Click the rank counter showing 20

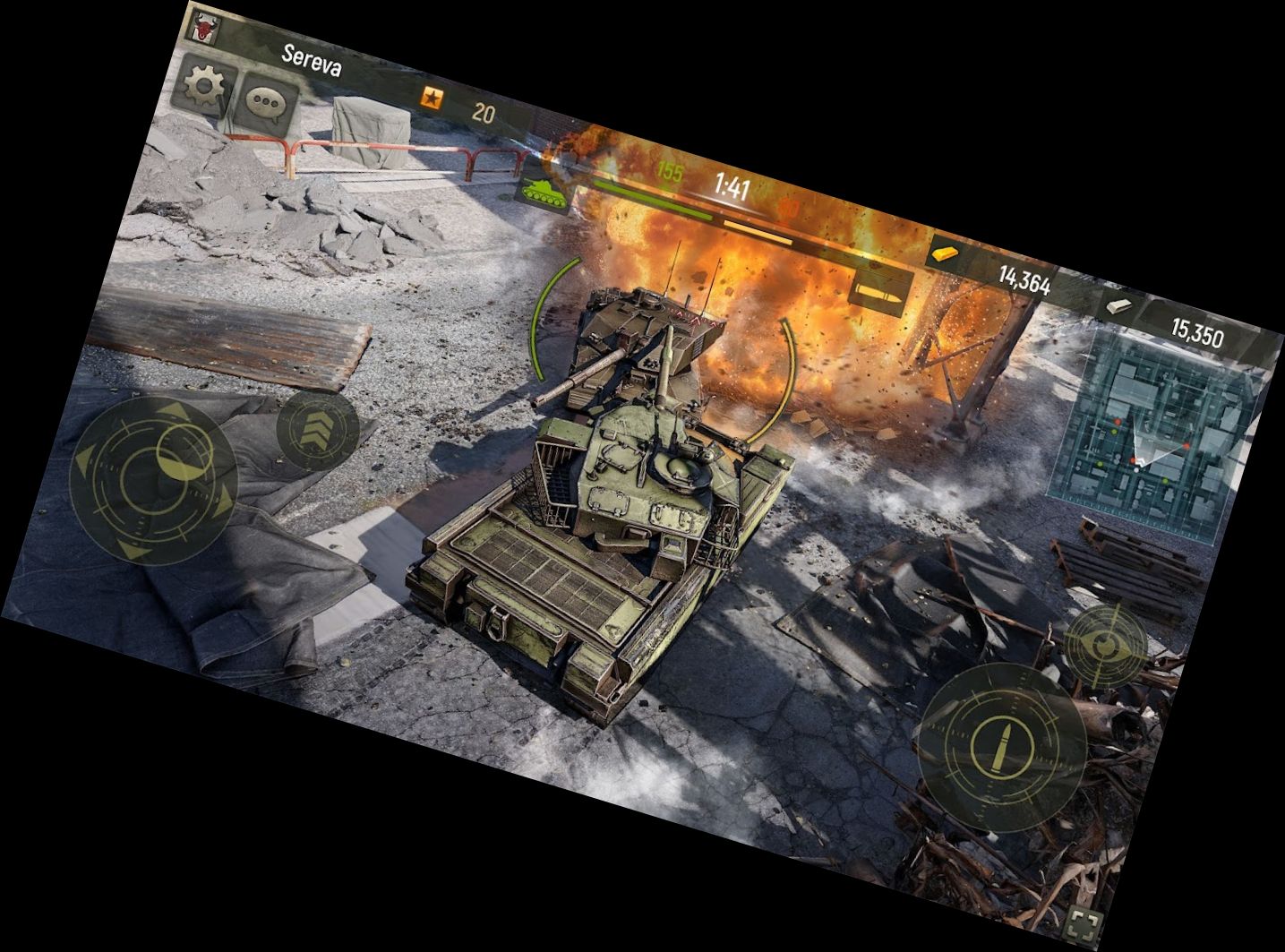[x=484, y=110]
